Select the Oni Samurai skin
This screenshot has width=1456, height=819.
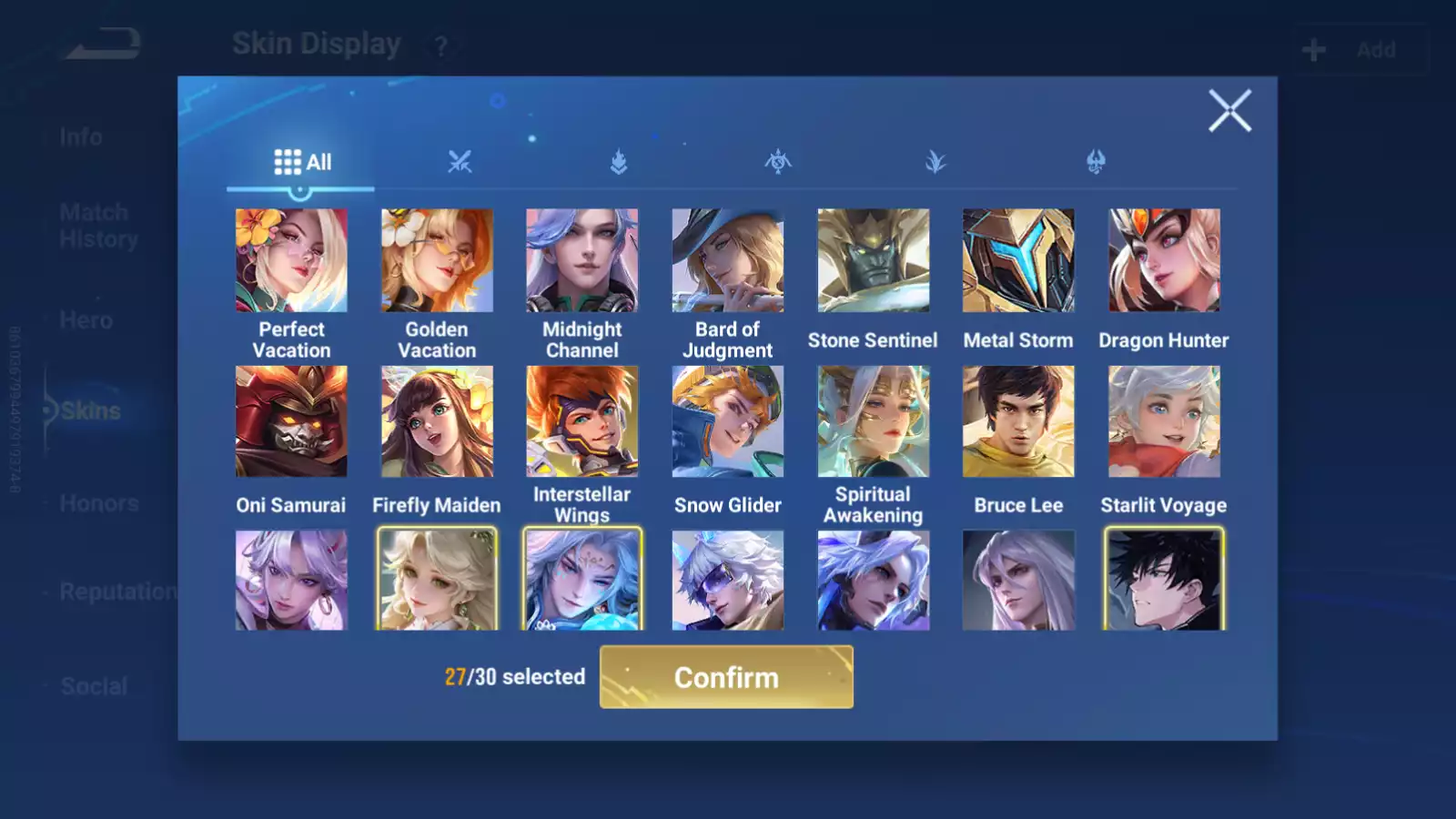point(291,421)
